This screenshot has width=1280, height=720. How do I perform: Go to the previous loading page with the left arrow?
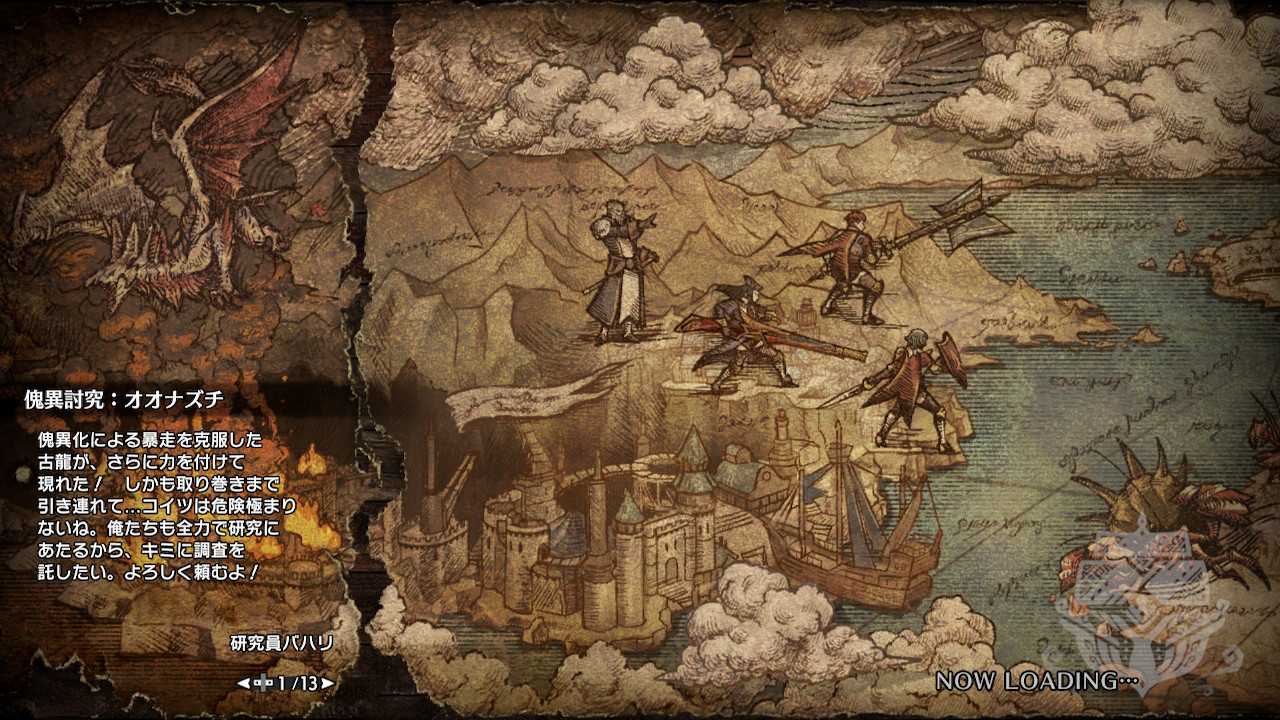tap(242, 684)
